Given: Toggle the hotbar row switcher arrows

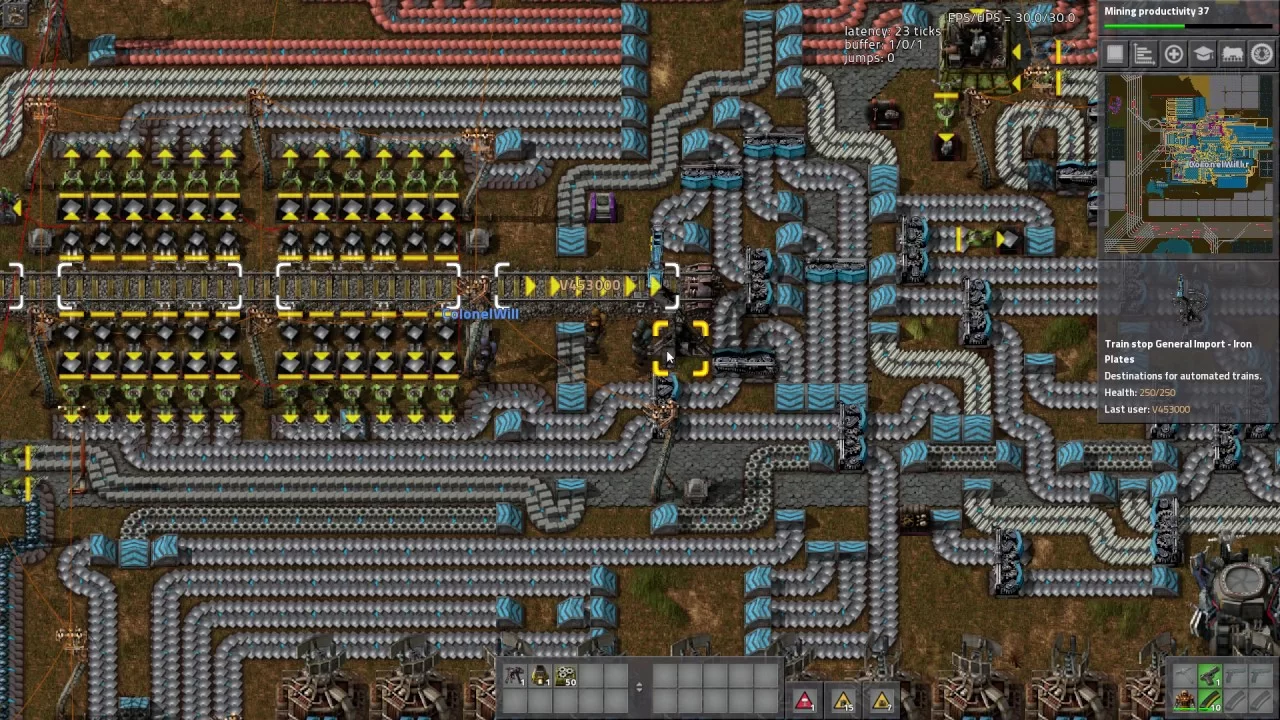Looking at the screenshot, I should [639, 687].
